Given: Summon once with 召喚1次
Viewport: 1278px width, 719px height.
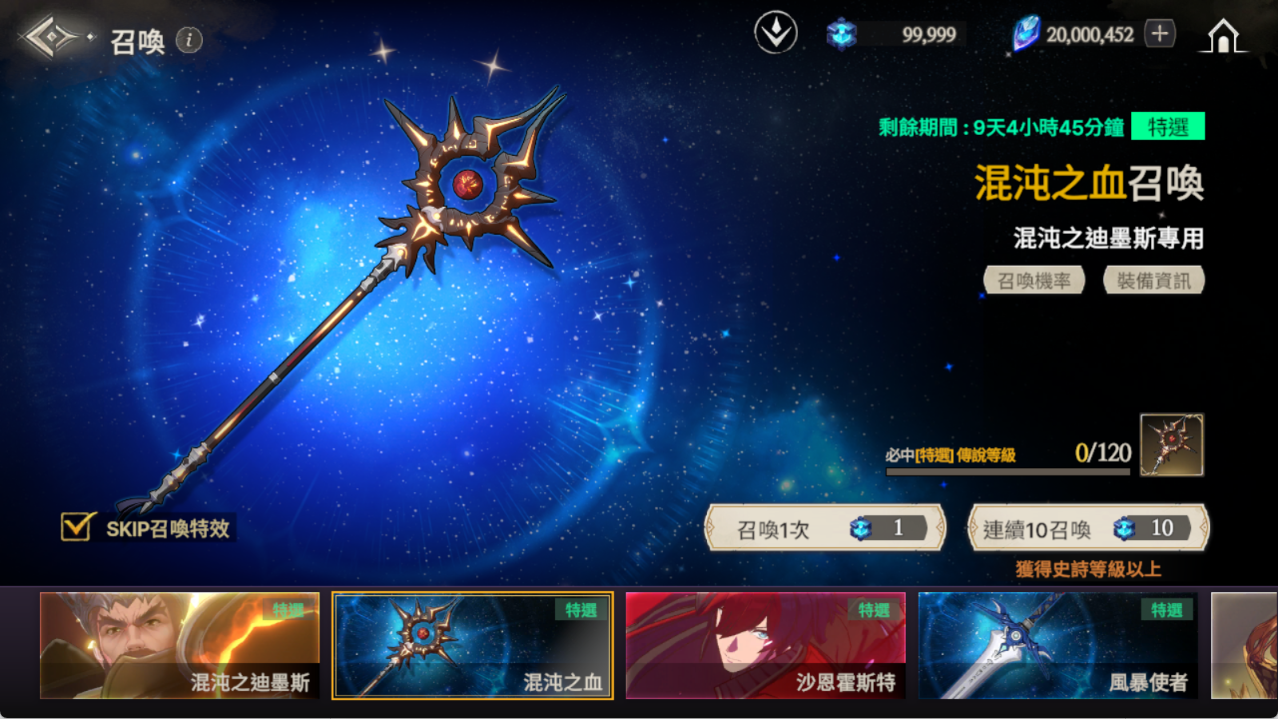Looking at the screenshot, I should (825, 528).
